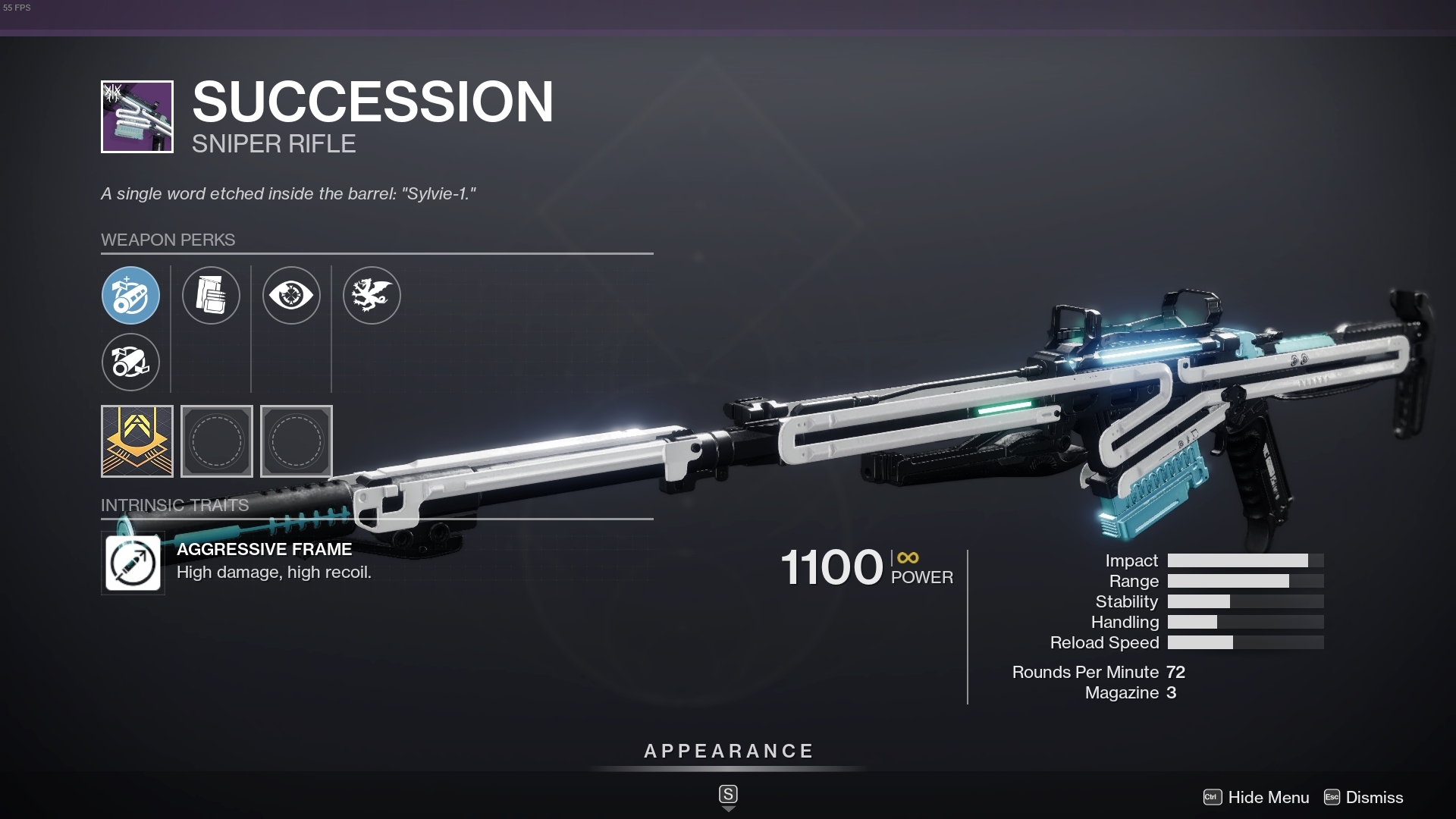Select the dragon-shaped Vorpal Weapon perk
Viewport: 1456px width, 819px height.
tap(372, 296)
